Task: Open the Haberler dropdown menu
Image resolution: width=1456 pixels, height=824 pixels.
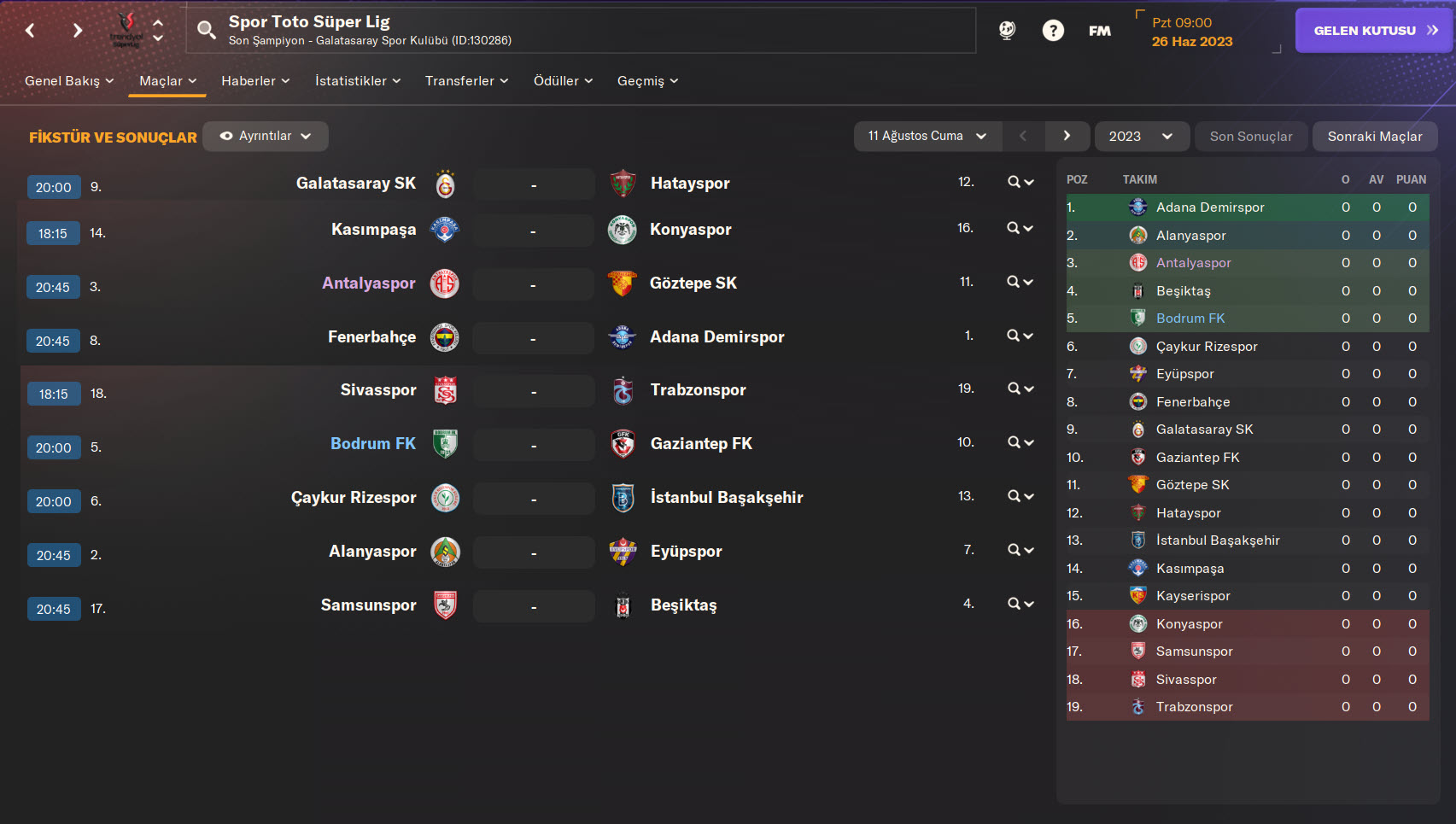Action: tap(254, 81)
